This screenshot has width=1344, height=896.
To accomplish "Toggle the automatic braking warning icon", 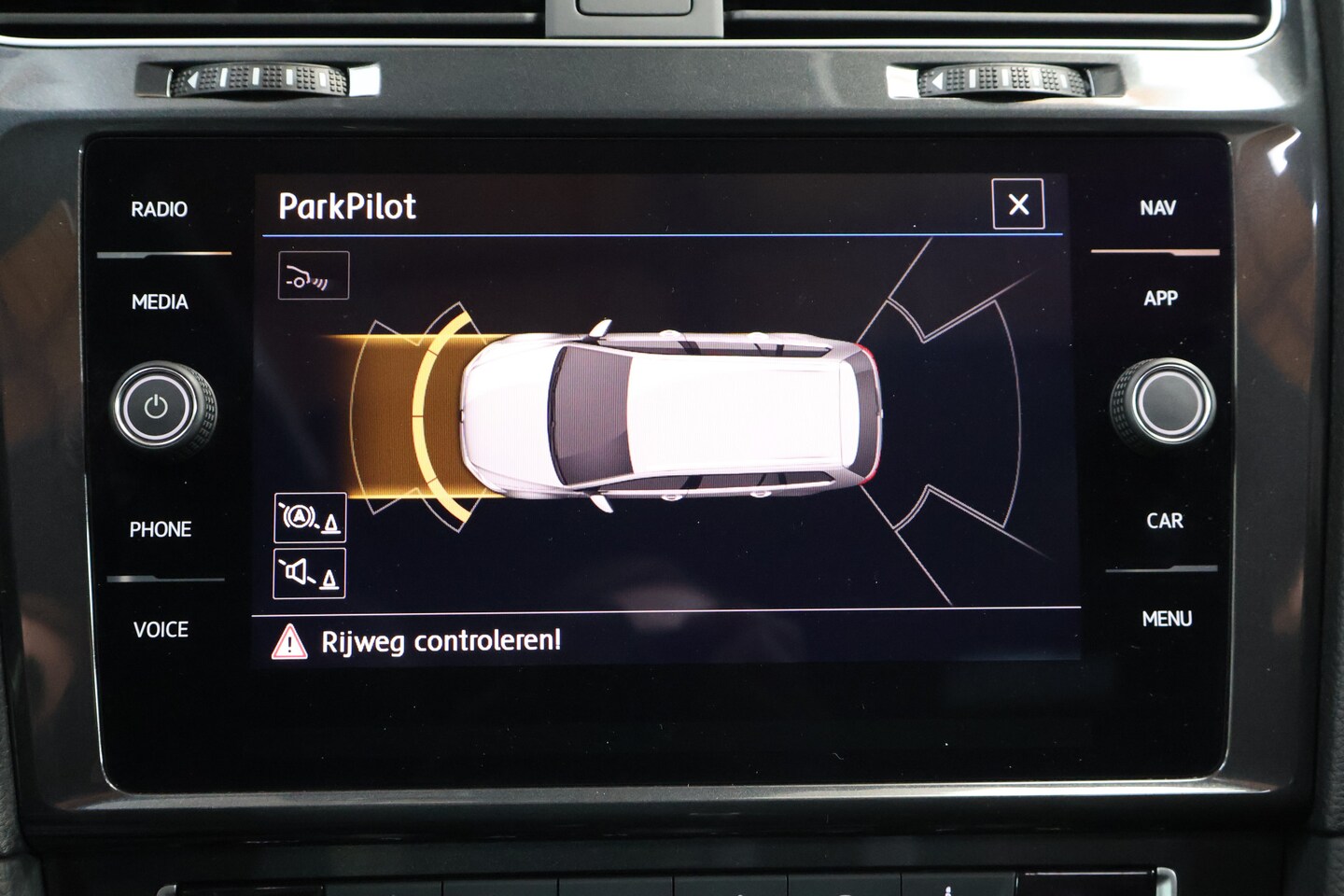I will 310,518.
